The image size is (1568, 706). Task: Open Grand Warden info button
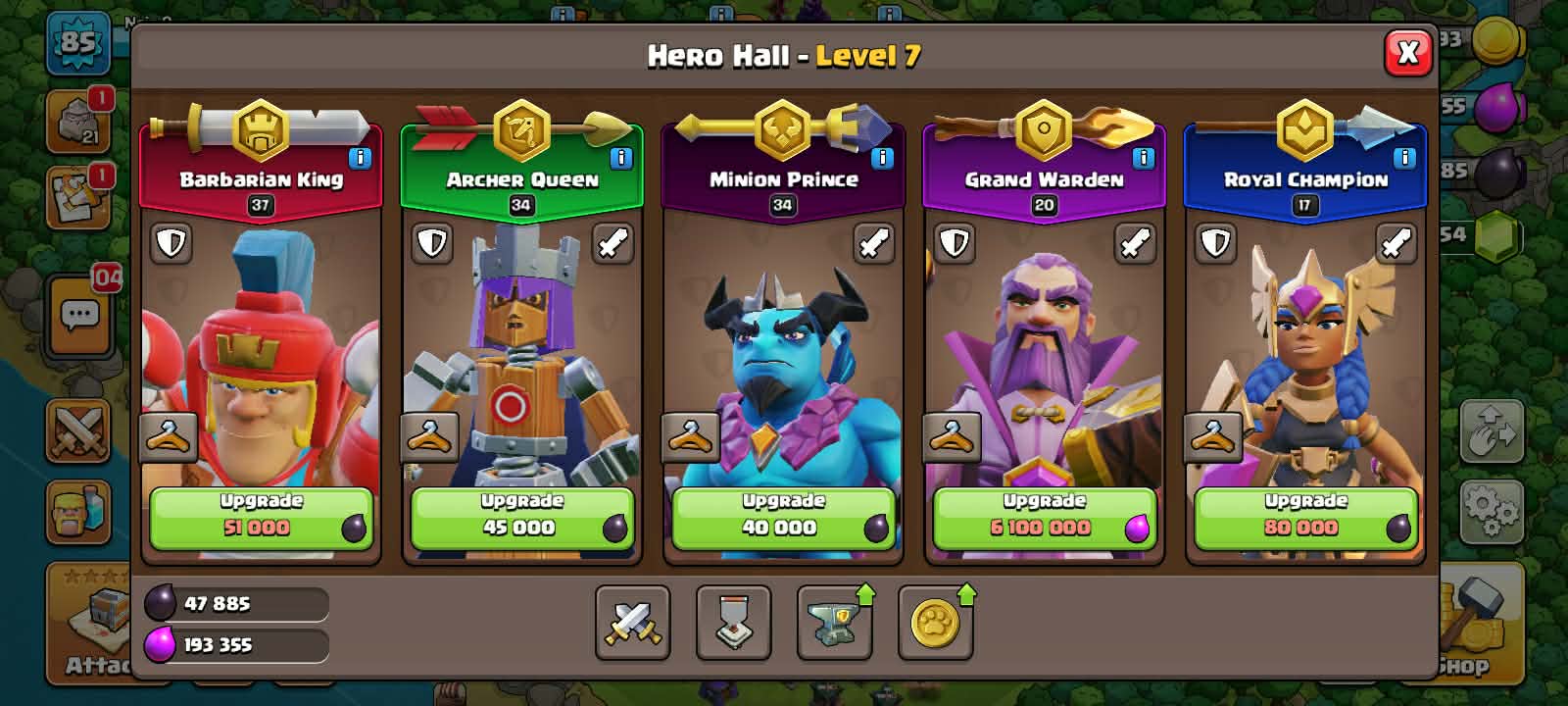click(x=1143, y=158)
